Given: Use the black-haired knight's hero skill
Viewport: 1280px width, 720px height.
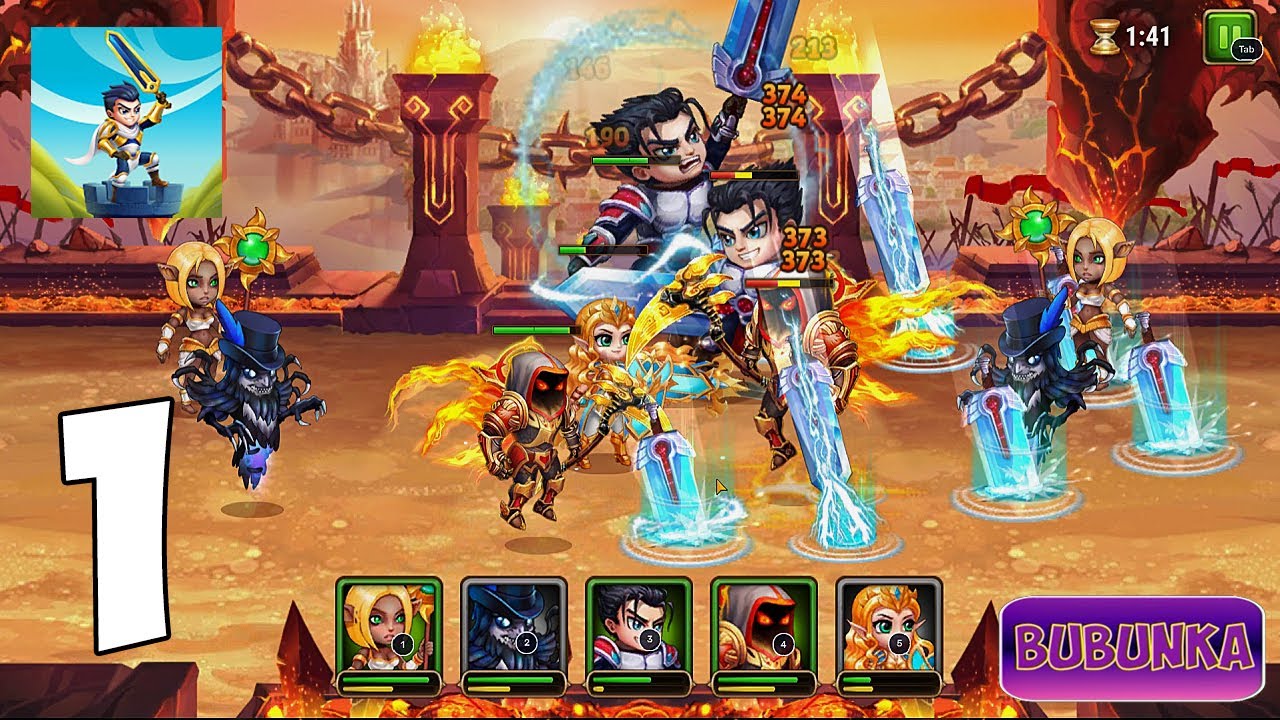Looking at the screenshot, I should 639,625.
